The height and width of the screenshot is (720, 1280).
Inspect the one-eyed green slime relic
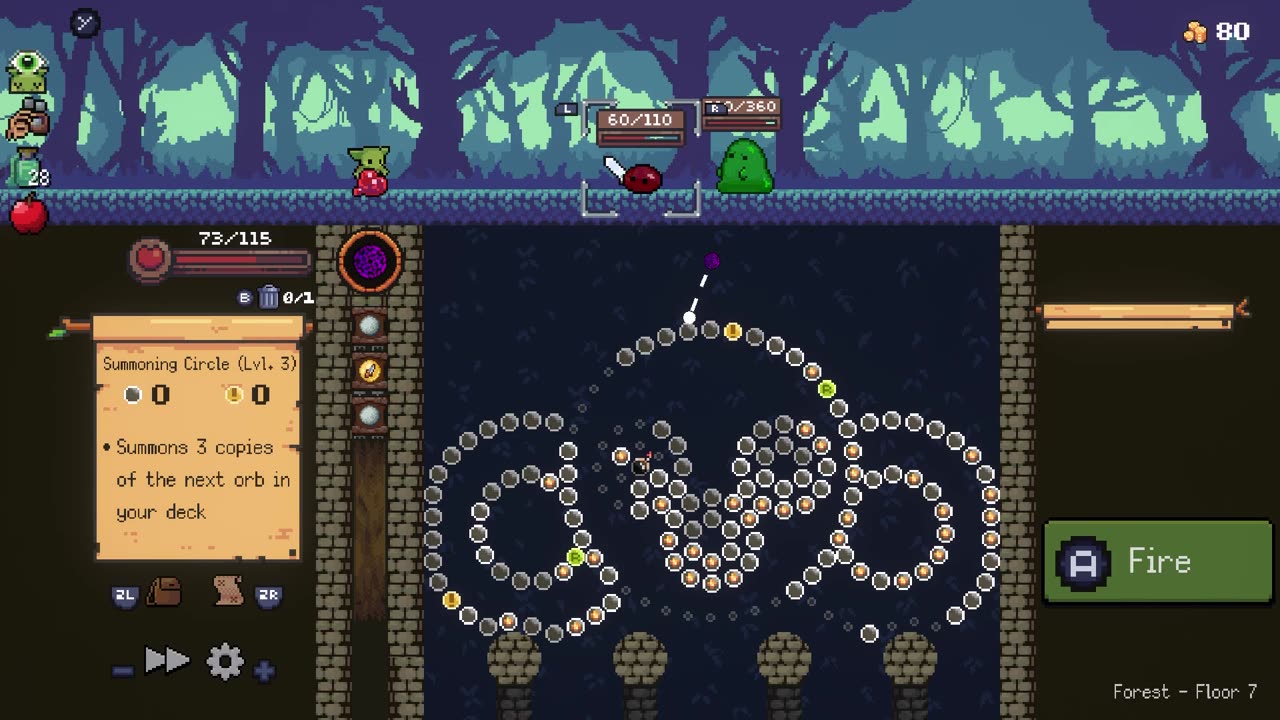coord(27,72)
